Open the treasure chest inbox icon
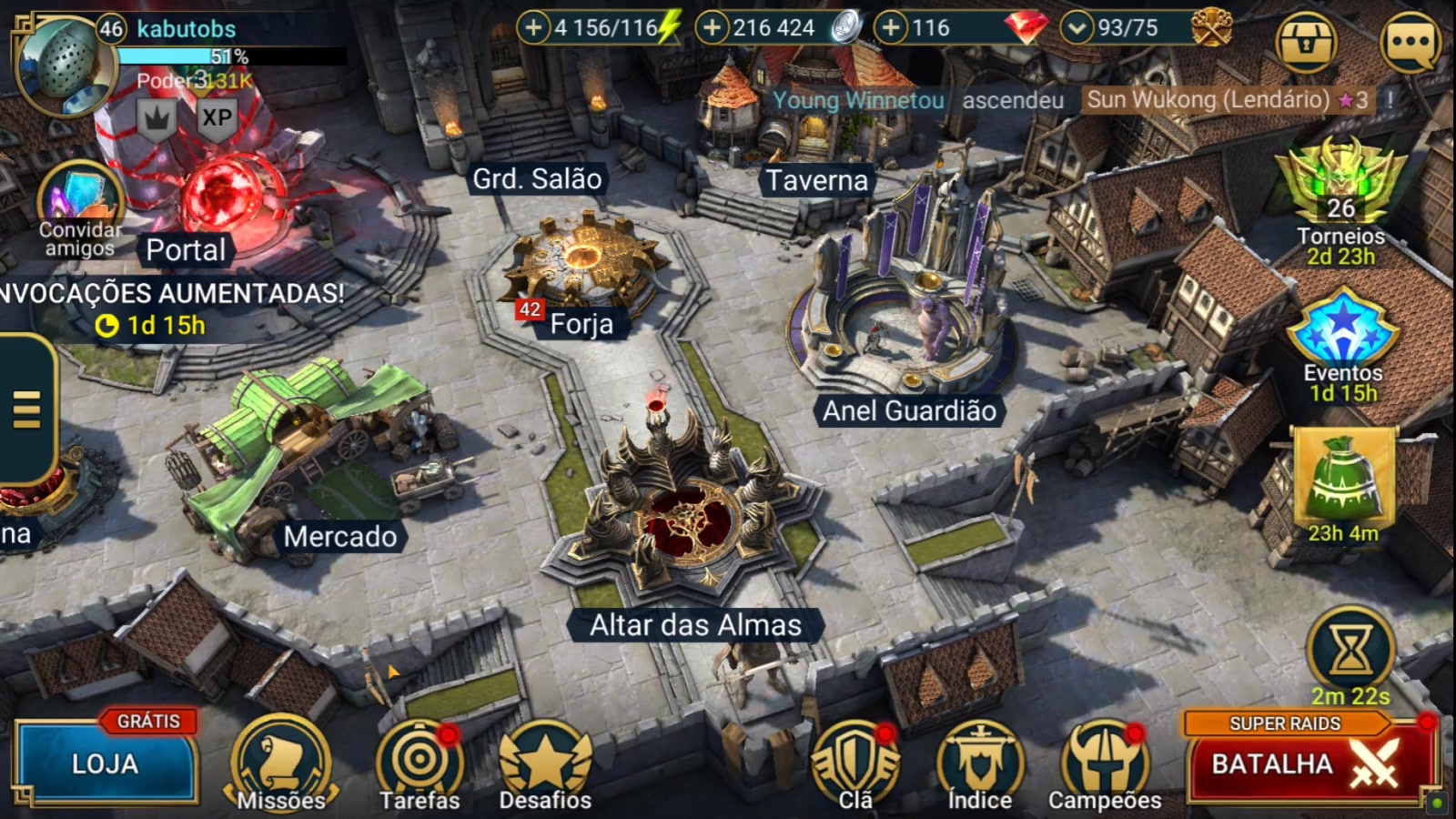 click(1306, 42)
